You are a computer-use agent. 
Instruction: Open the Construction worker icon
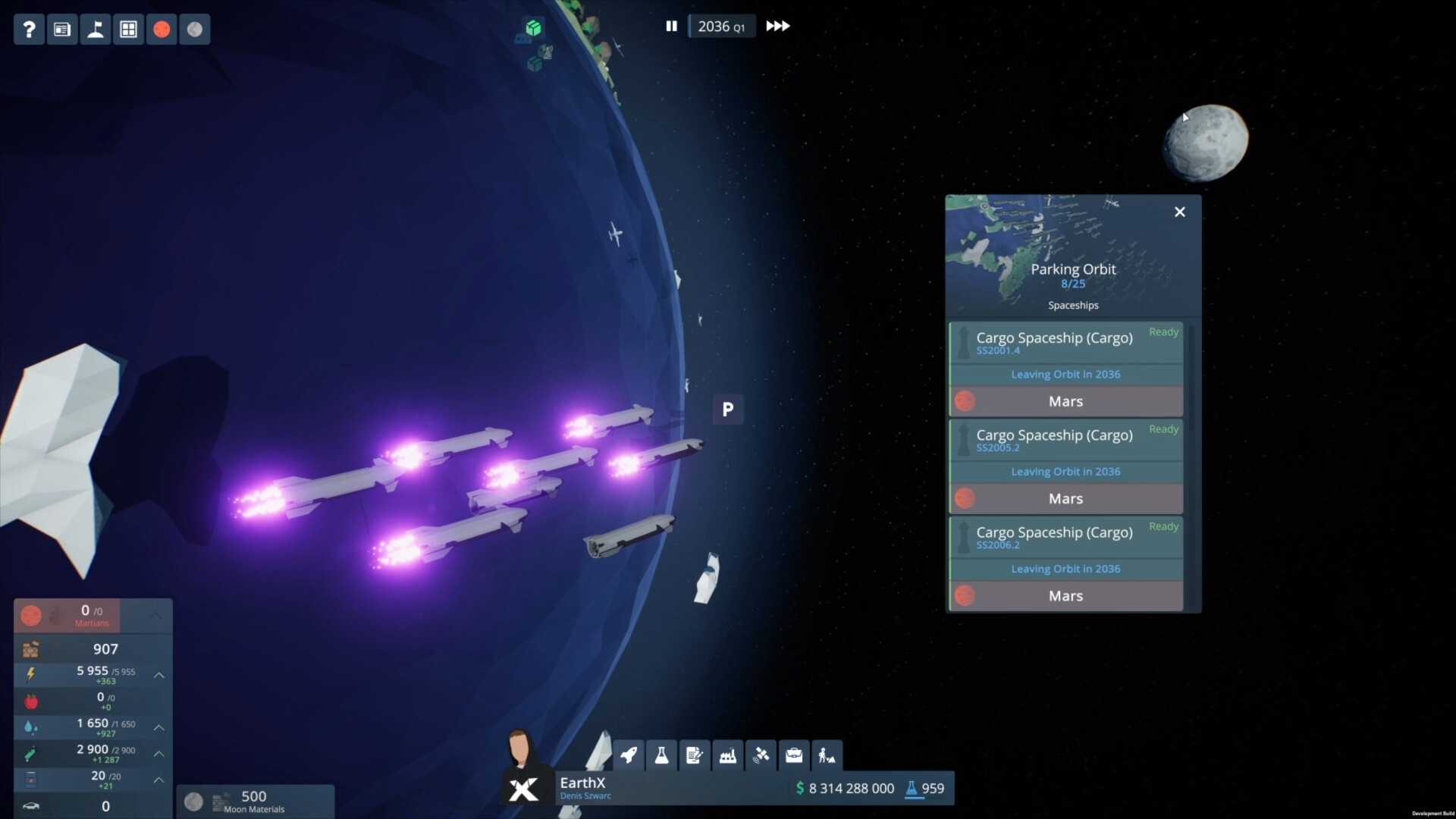pyautogui.click(x=827, y=755)
